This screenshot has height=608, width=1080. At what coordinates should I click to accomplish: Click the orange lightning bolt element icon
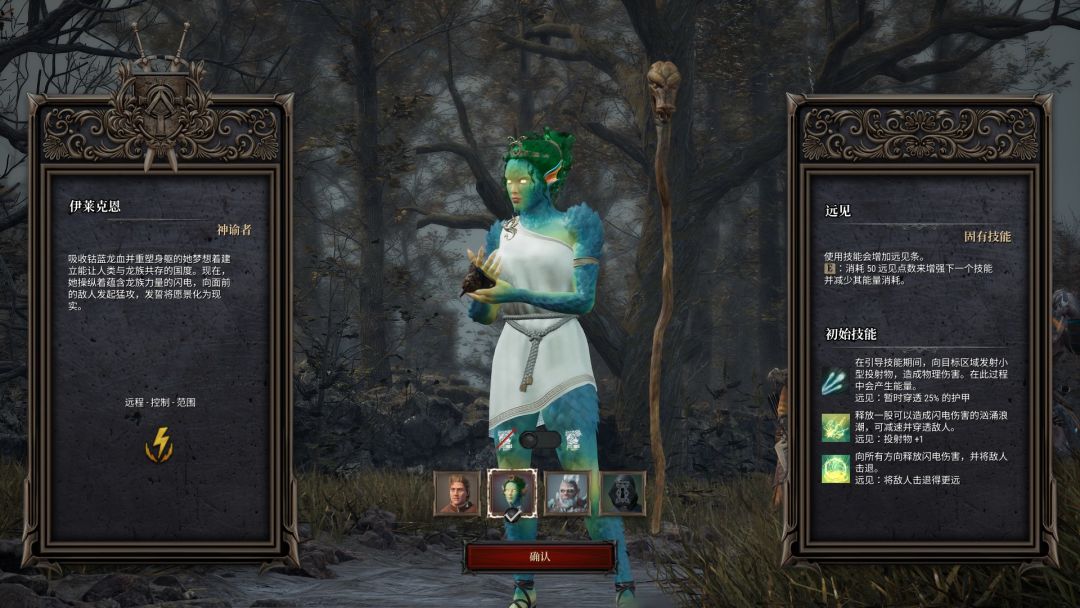coord(159,444)
